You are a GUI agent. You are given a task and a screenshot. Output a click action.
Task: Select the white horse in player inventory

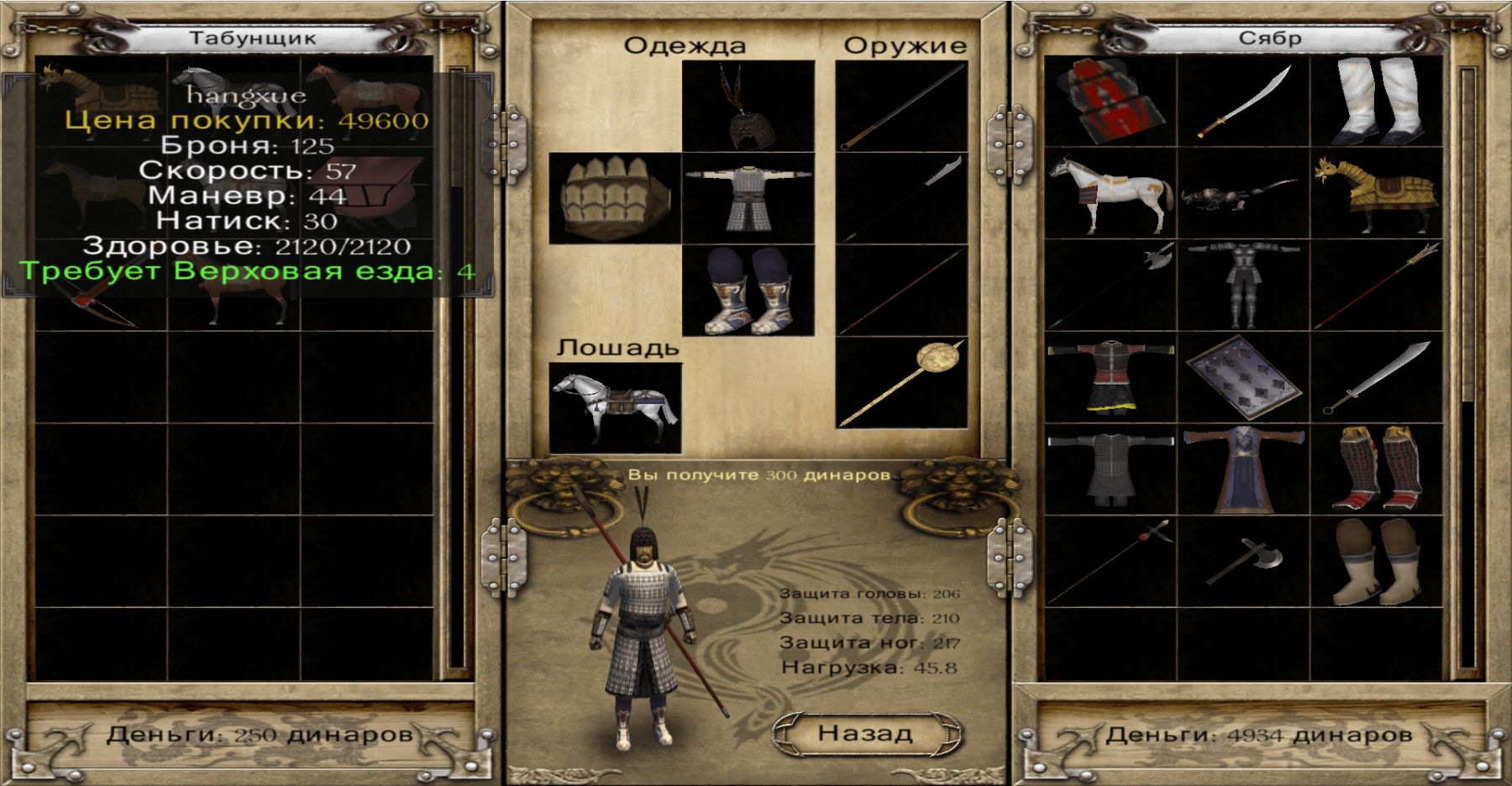(1110, 193)
